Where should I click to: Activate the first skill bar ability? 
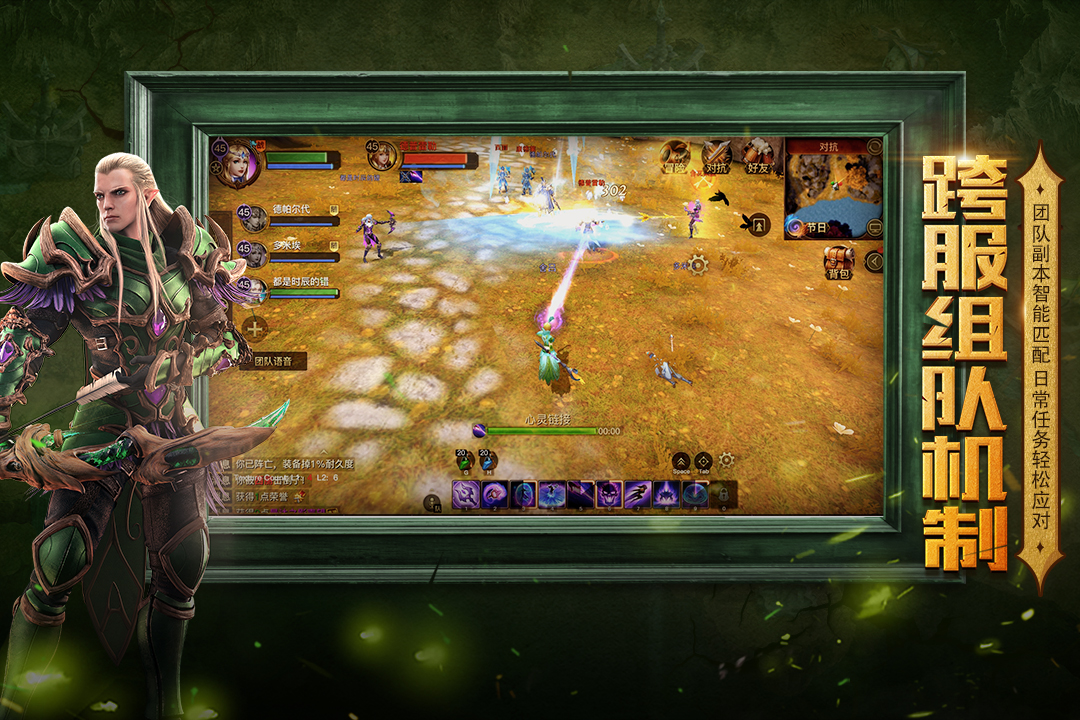(465, 494)
